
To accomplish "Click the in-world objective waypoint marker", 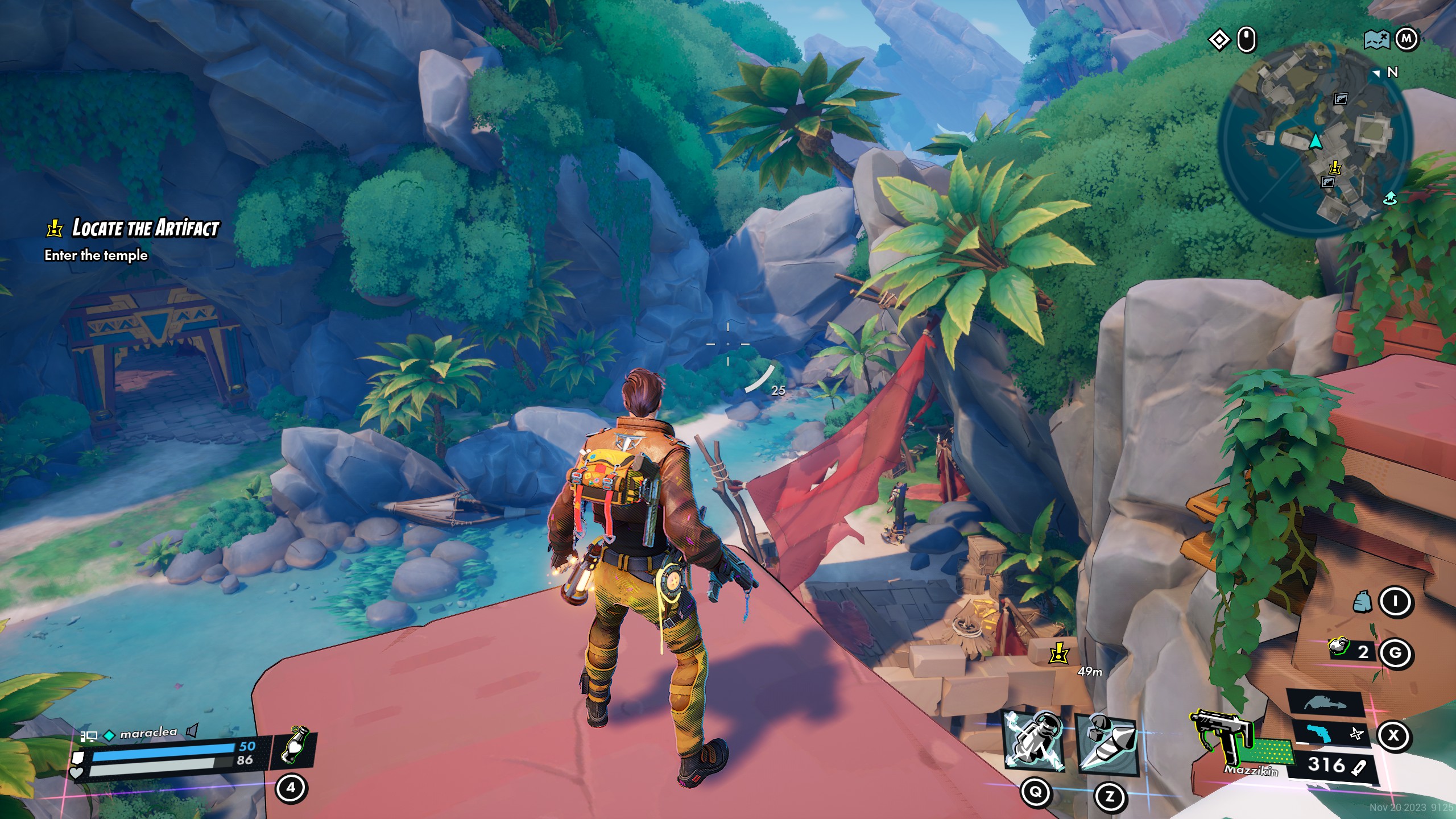I will click(x=1058, y=654).
